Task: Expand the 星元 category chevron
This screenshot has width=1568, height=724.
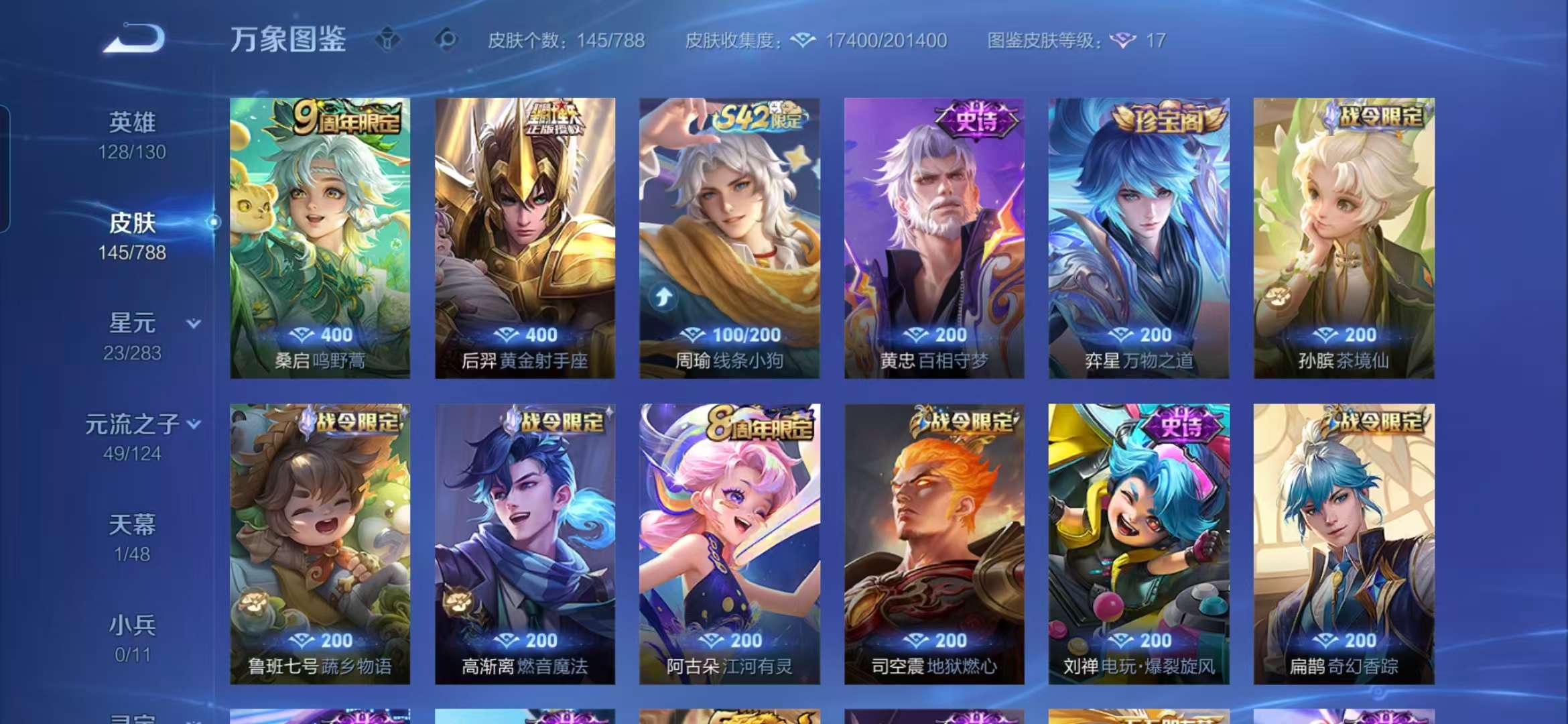Action: pos(194,324)
